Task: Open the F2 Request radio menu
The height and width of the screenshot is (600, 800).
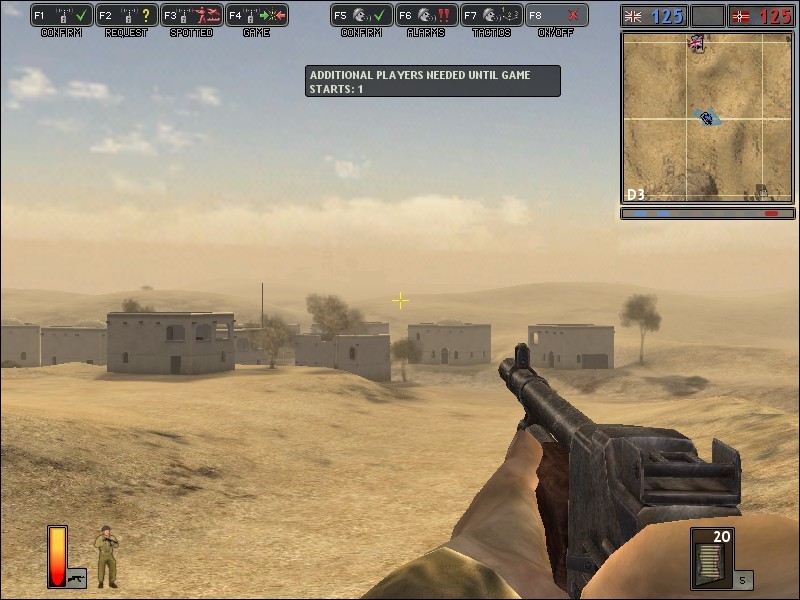Action: [x=126, y=16]
